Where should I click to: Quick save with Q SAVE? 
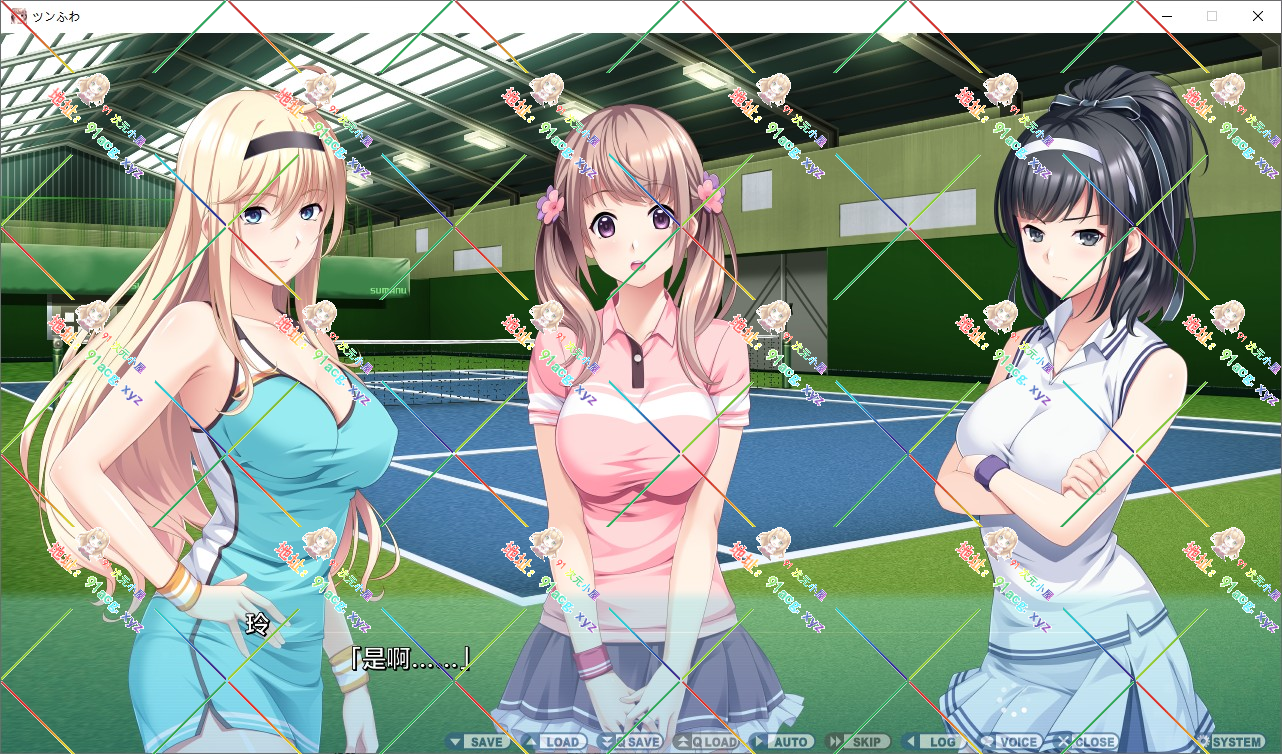[x=630, y=742]
